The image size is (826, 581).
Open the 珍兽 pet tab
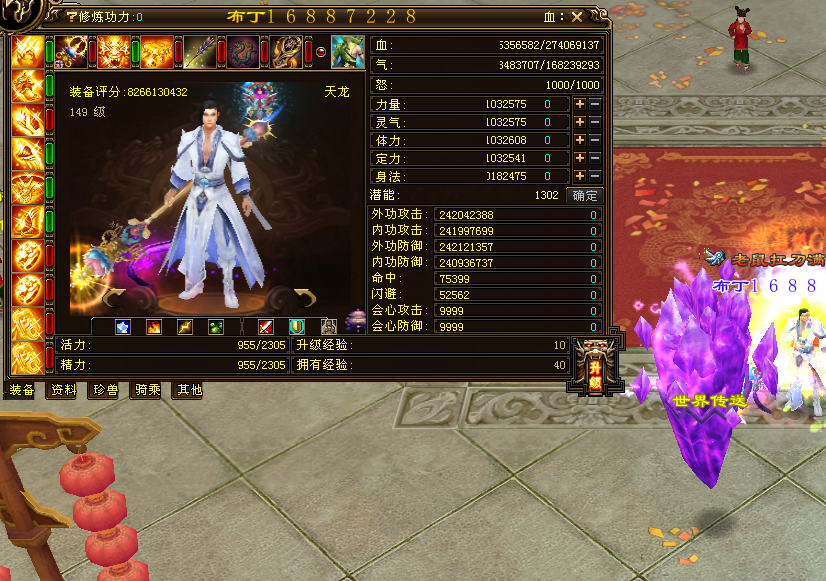pyautogui.click(x=105, y=390)
